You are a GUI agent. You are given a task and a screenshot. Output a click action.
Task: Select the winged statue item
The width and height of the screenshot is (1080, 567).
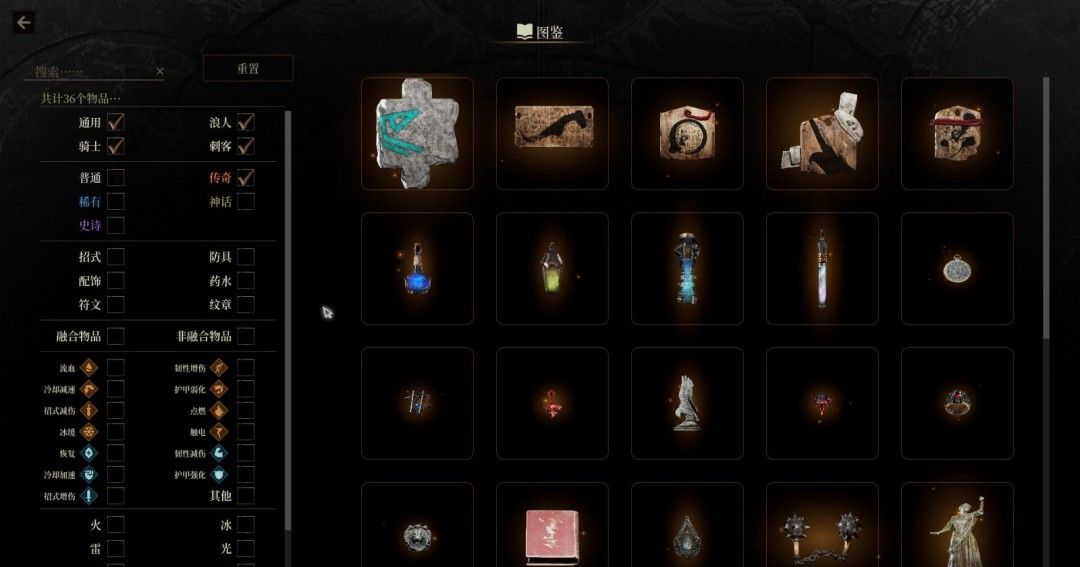click(687, 403)
